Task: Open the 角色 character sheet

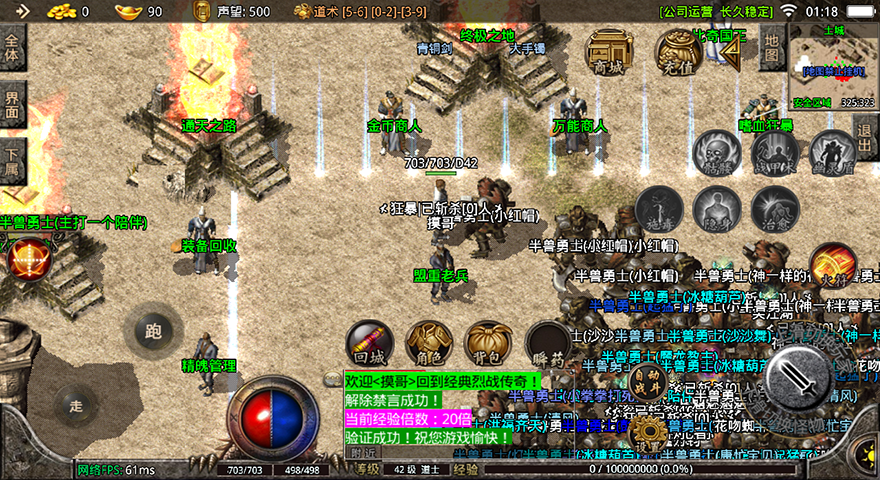Action: coord(430,345)
